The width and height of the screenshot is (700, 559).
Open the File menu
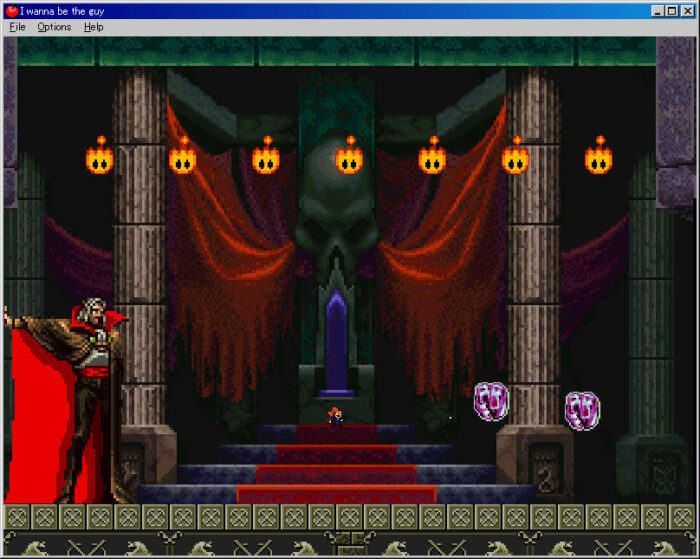17,27
